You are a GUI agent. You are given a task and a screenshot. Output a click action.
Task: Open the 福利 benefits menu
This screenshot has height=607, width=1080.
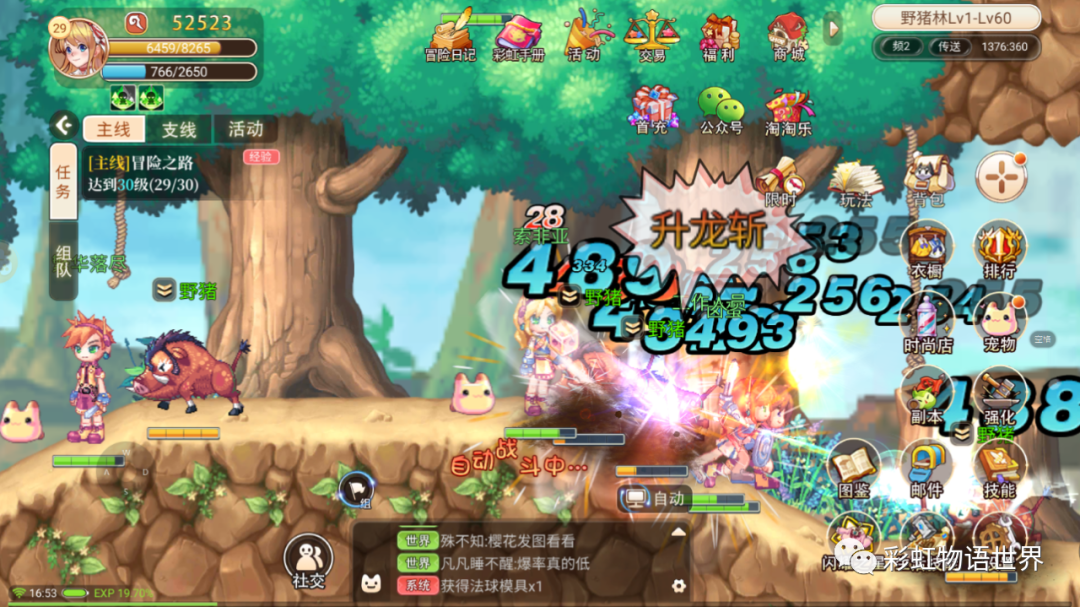(720, 36)
